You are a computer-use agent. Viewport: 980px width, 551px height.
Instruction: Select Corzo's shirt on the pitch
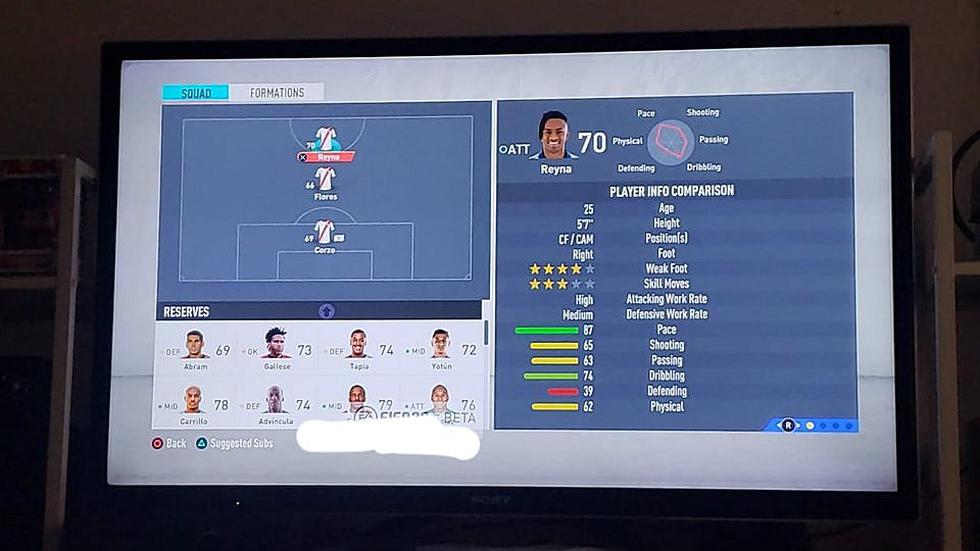pos(324,233)
